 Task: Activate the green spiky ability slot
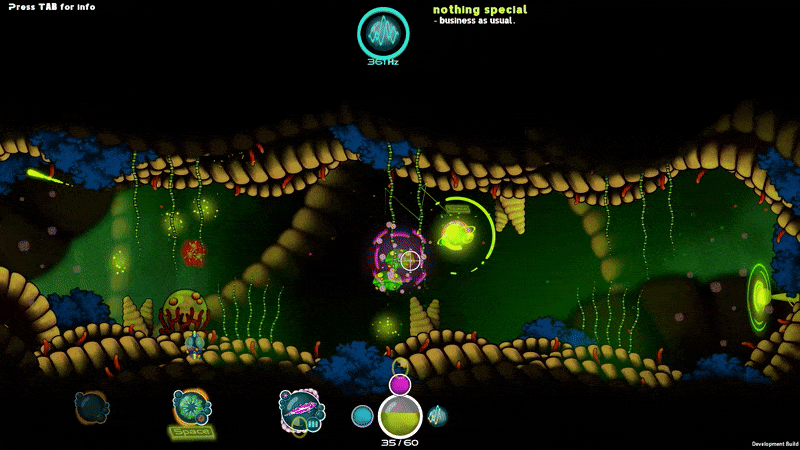tap(190, 408)
